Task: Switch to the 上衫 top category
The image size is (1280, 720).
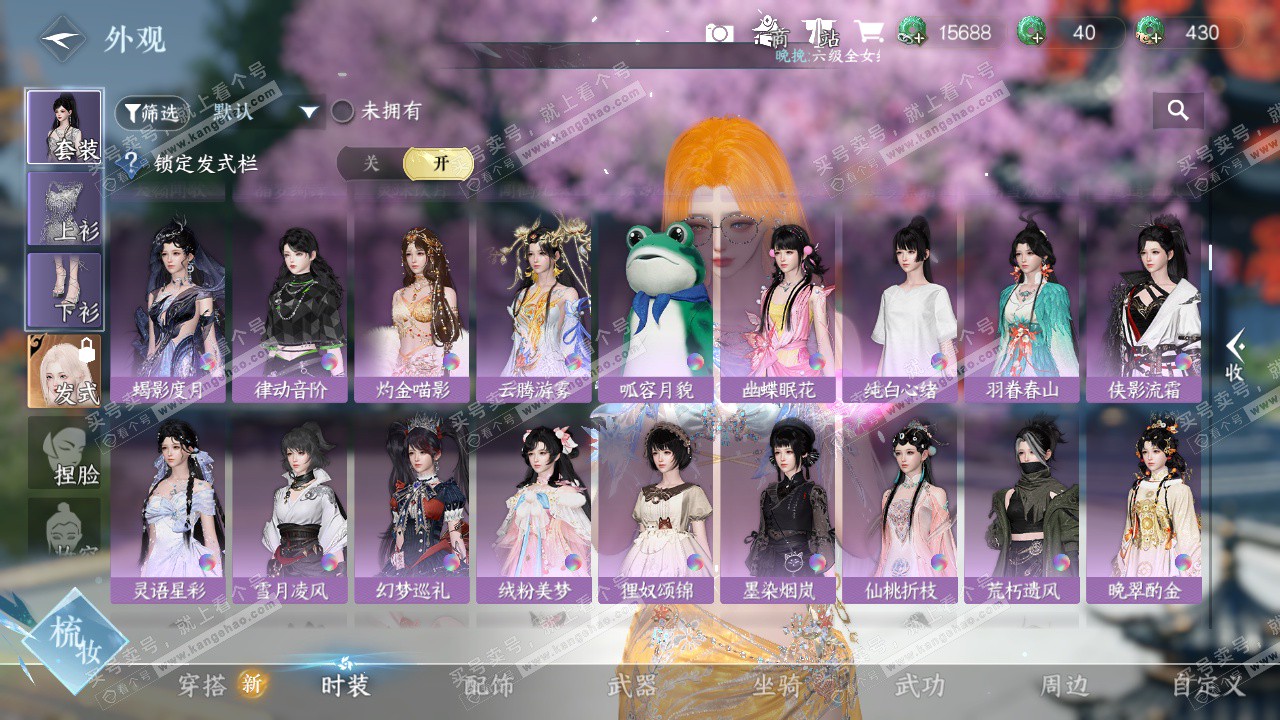Action: [64, 208]
